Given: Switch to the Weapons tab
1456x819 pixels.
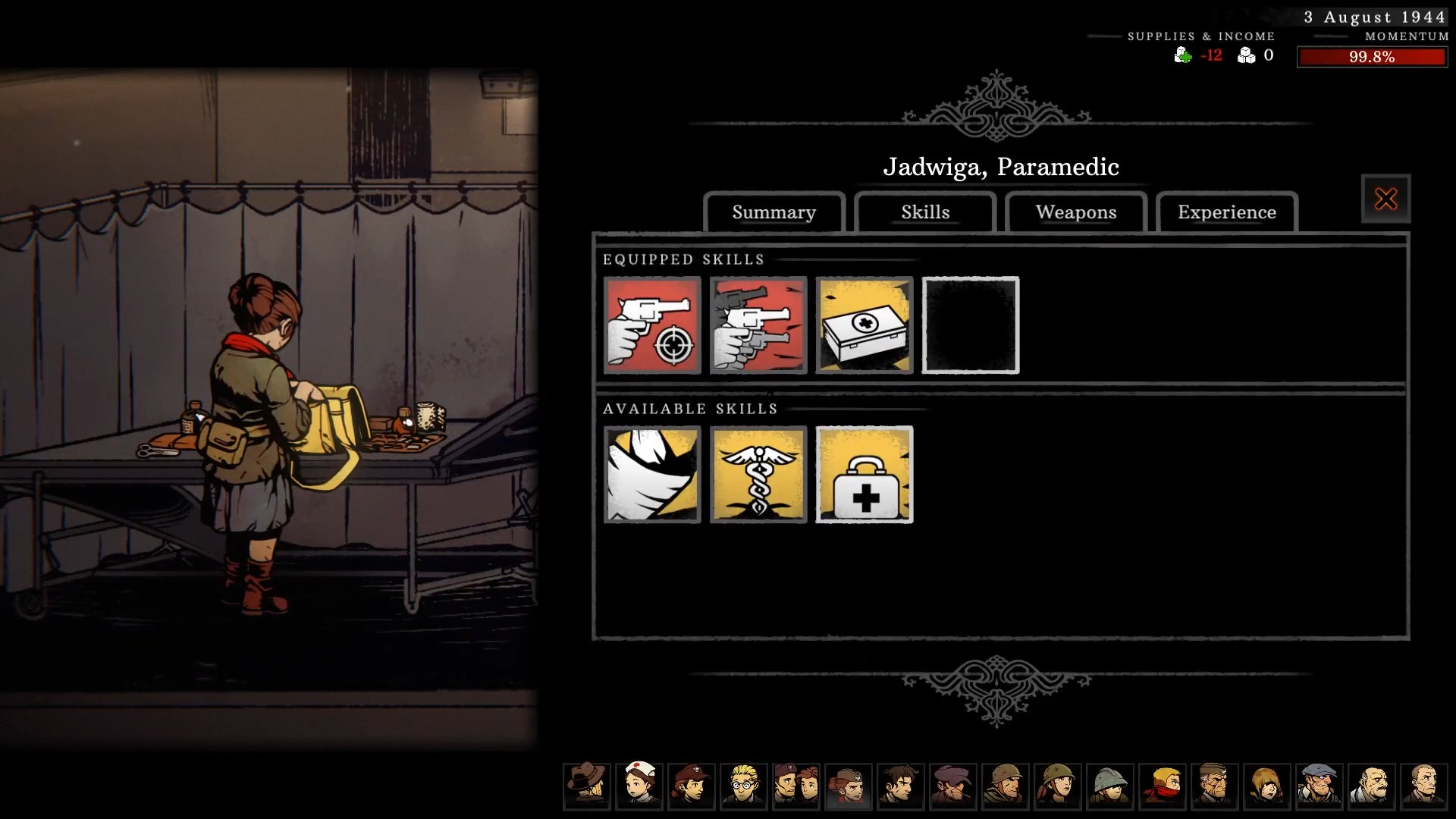Looking at the screenshot, I should 1075,213.
